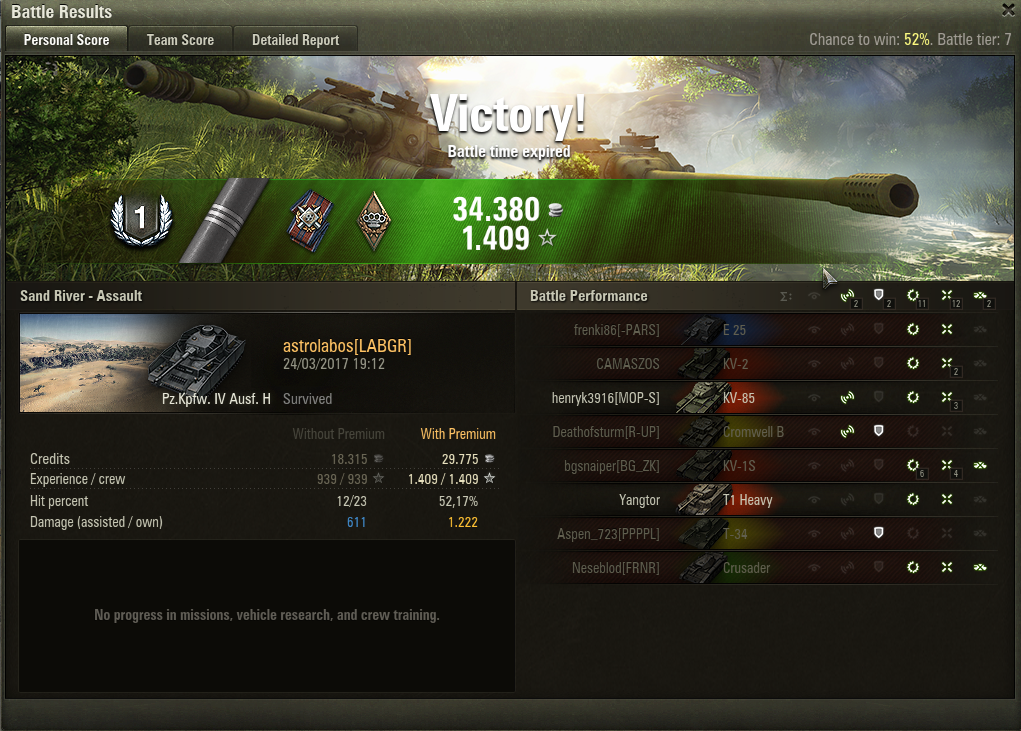This screenshot has height=731, width=1021.
Task: Click the astrolabos[LABGR] player name
Action: [347, 346]
